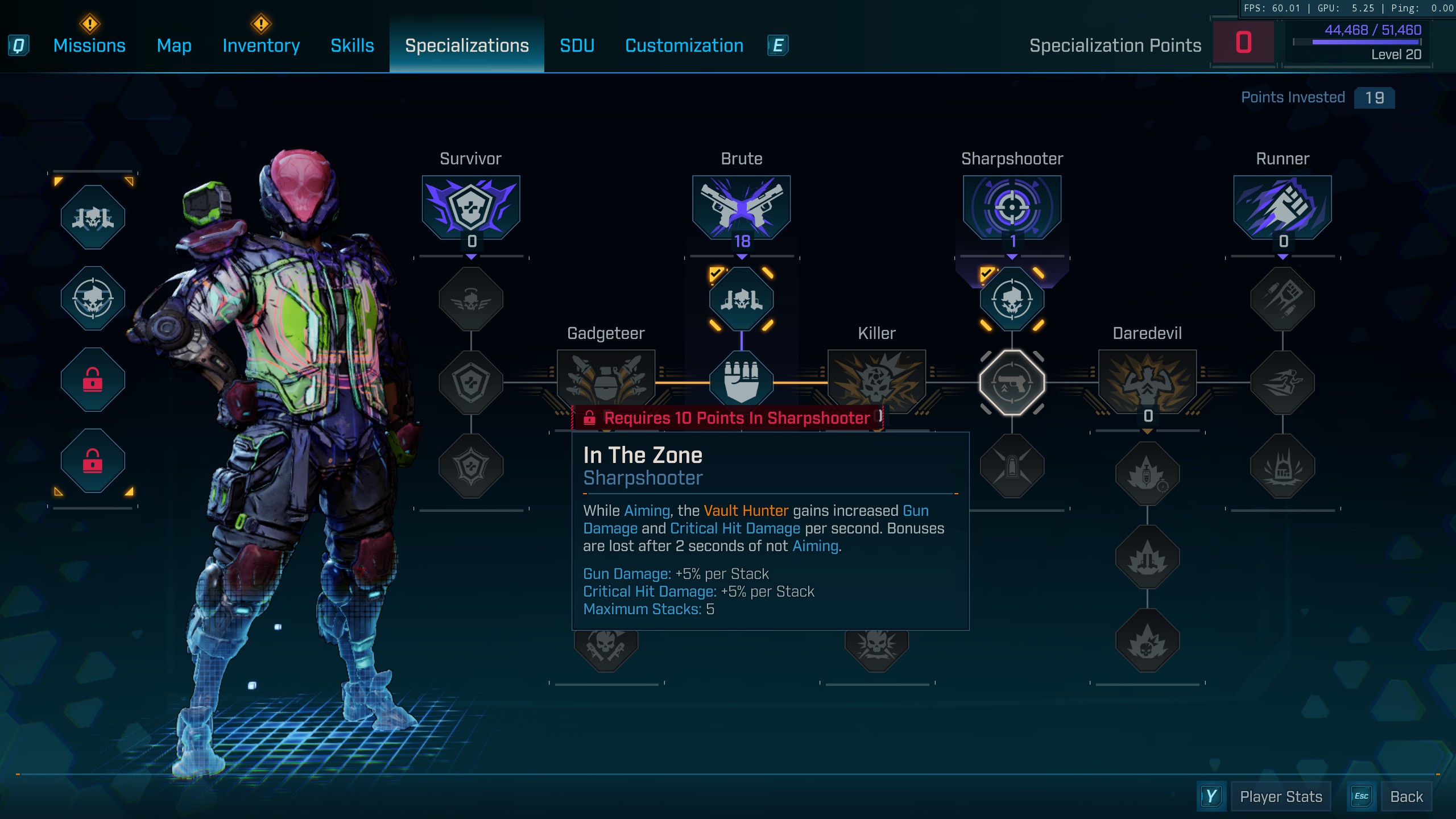The height and width of the screenshot is (819, 1456).
Task: Select the Sharpshooter crosshair emblem
Action: click(x=1012, y=207)
